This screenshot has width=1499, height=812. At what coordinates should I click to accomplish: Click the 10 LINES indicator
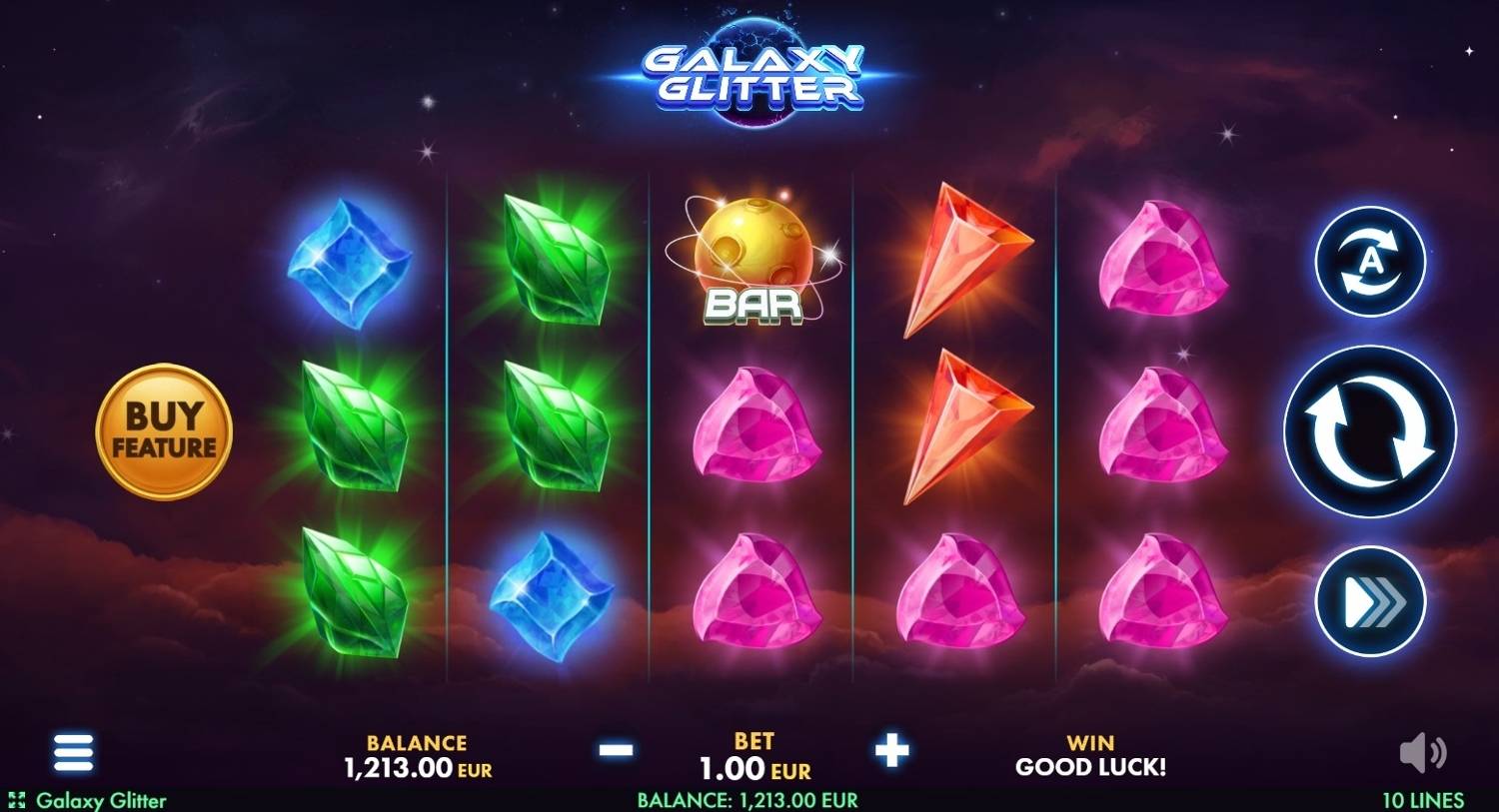pos(1422,800)
